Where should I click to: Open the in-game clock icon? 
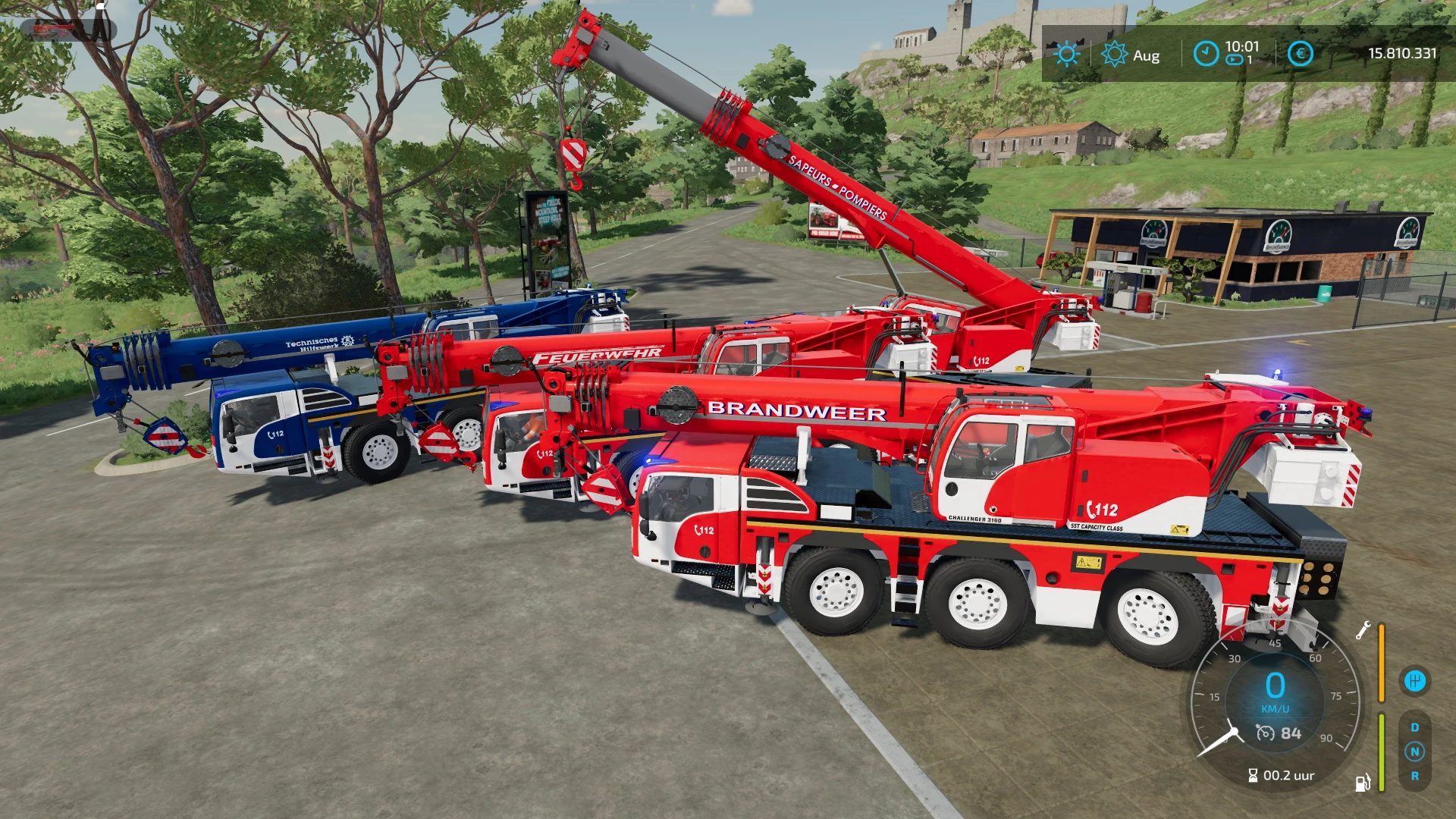point(1206,54)
